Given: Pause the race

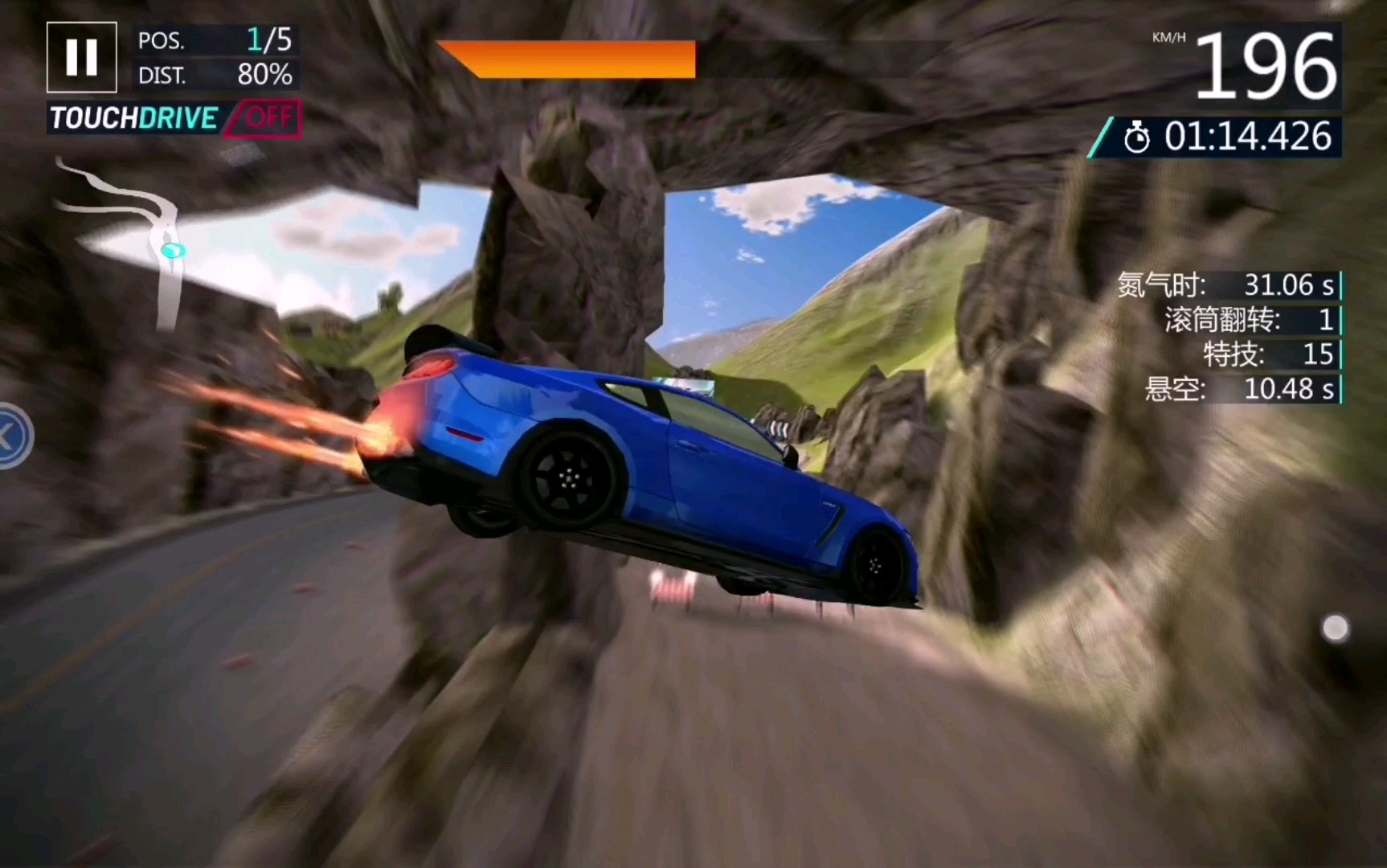Looking at the screenshot, I should point(81,57).
